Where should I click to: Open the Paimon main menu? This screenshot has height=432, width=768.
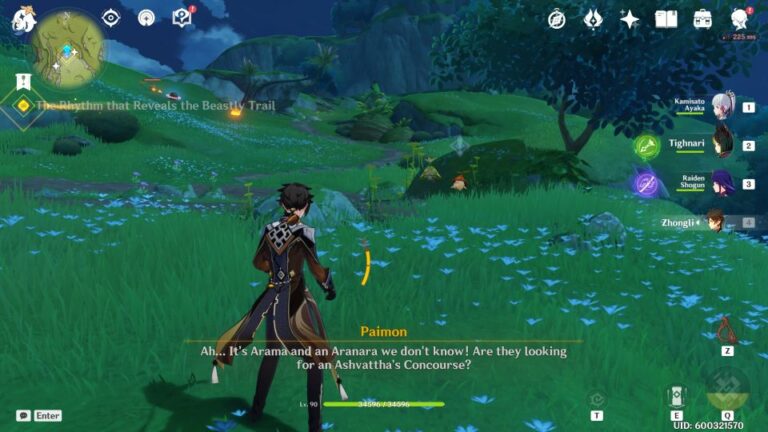pyautogui.click(x=22, y=19)
